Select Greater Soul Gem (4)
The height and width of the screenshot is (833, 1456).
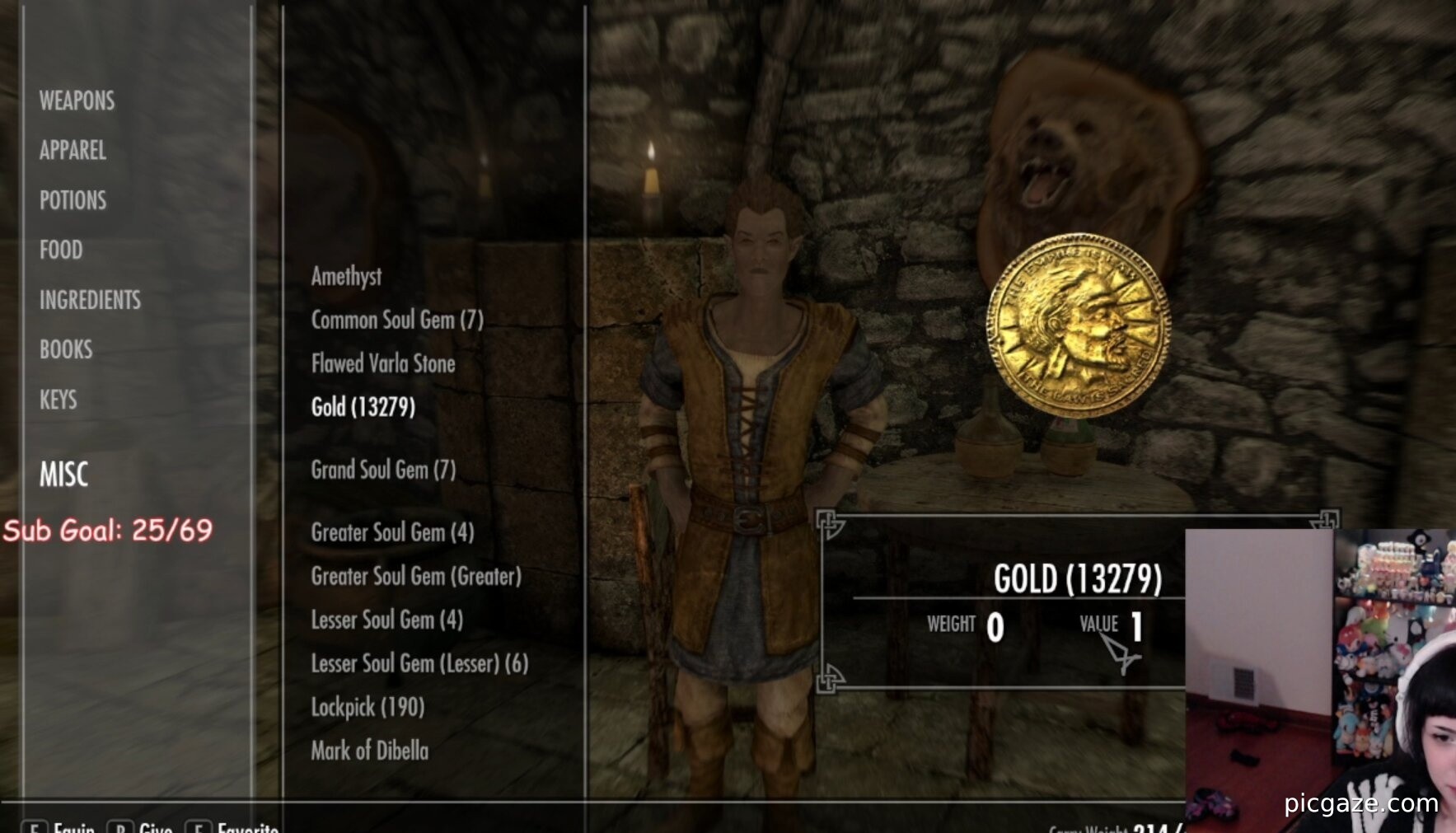point(392,532)
